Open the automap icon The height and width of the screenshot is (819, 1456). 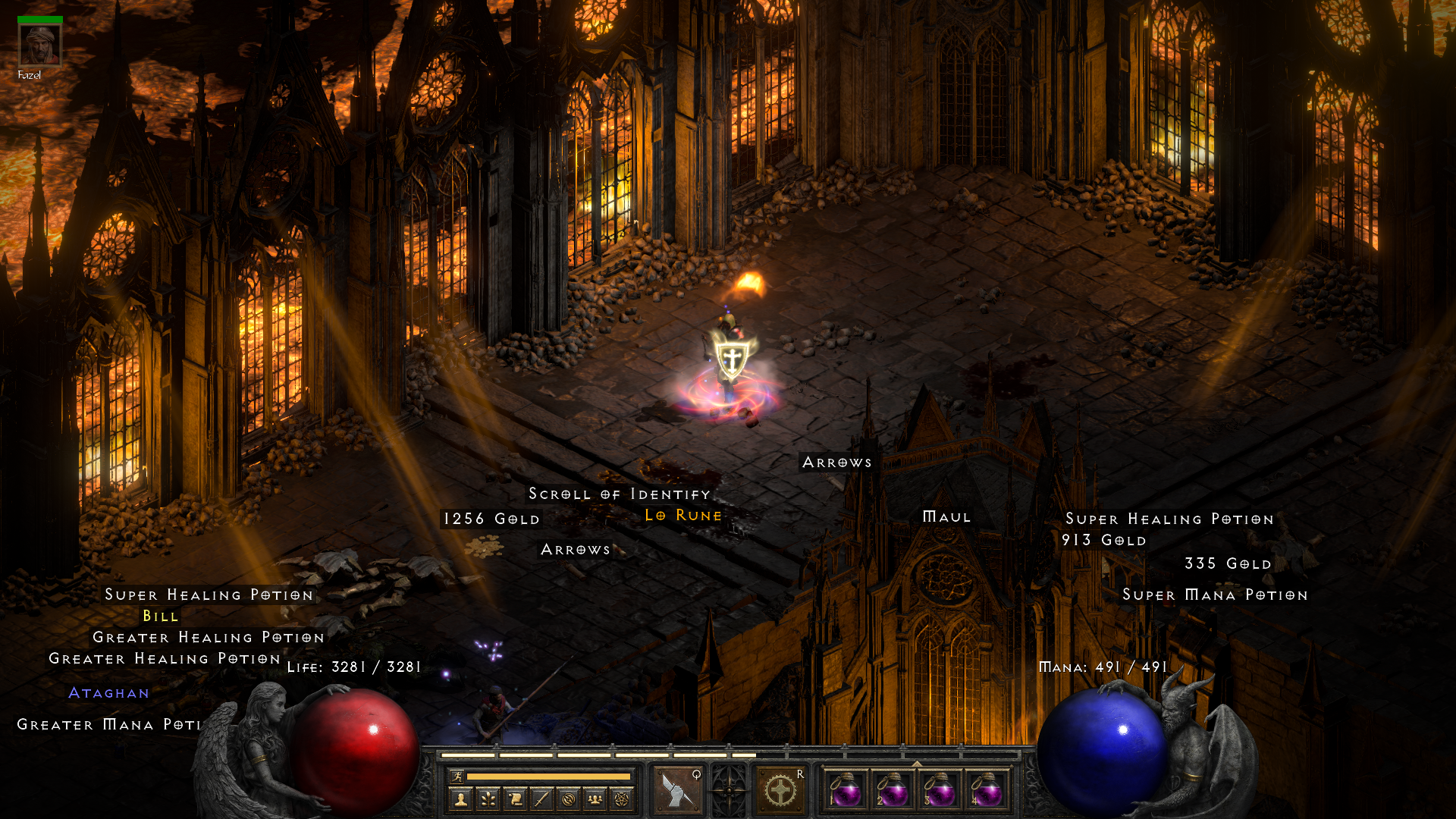[570, 799]
